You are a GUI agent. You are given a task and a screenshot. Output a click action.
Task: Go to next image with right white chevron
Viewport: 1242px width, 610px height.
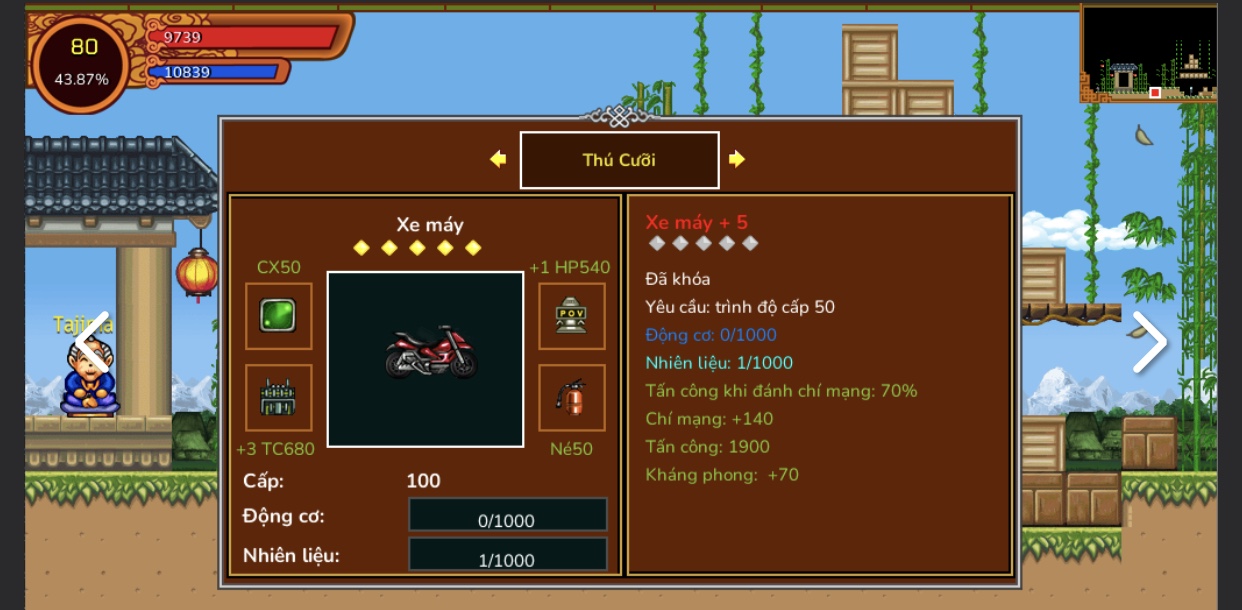1149,342
